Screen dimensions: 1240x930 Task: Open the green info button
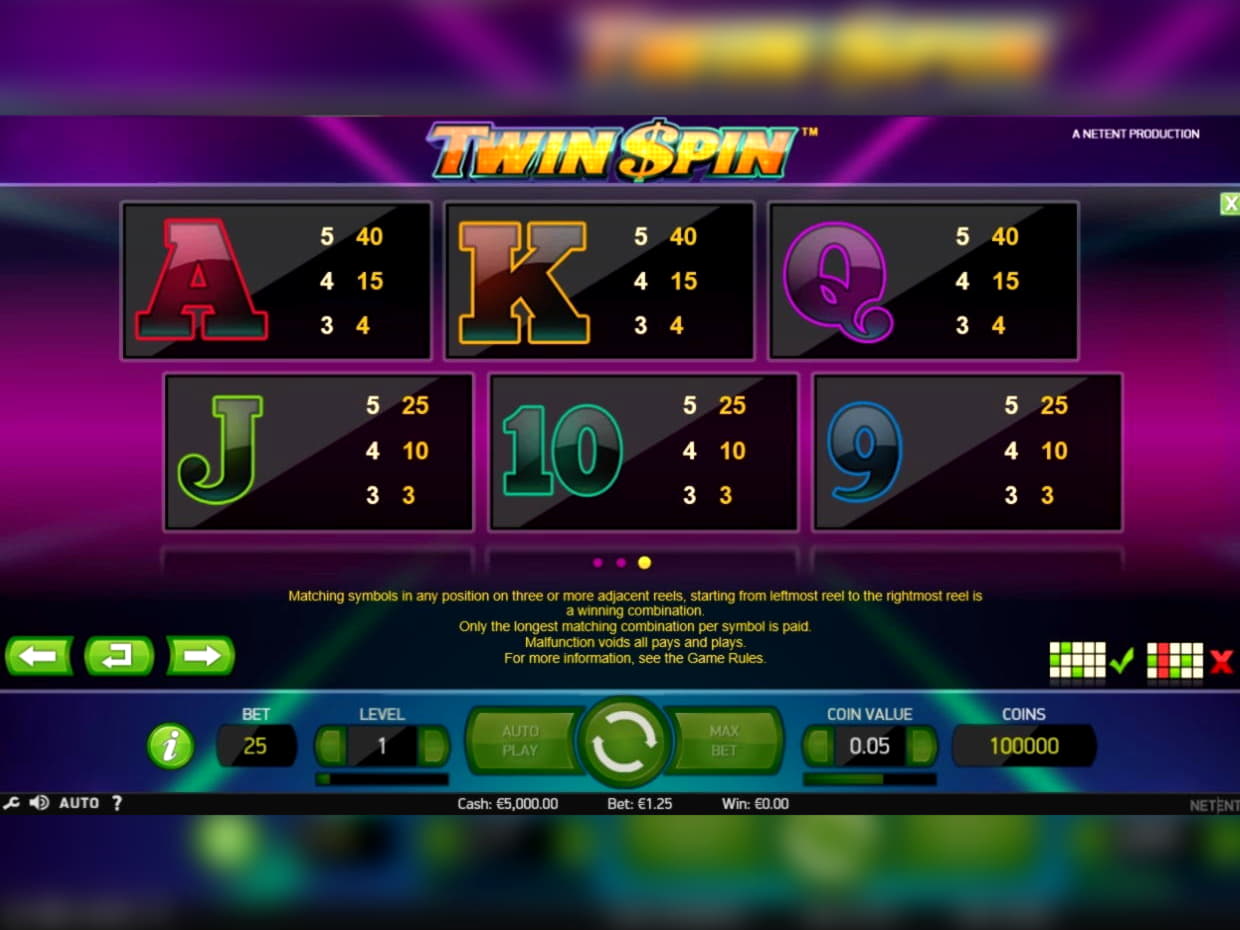(x=170, y=746)
